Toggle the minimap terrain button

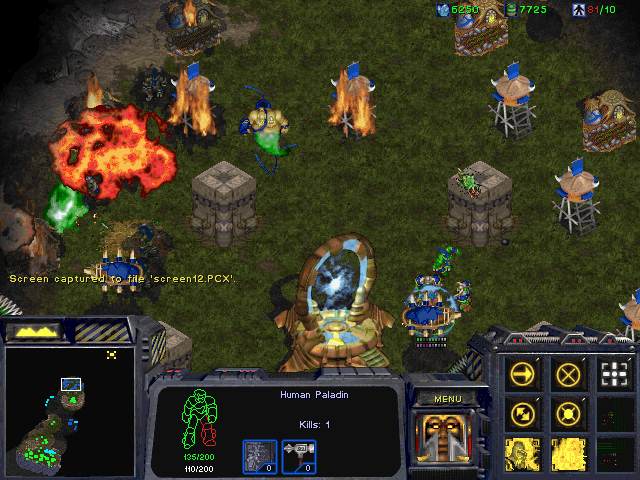coord(33,330)
